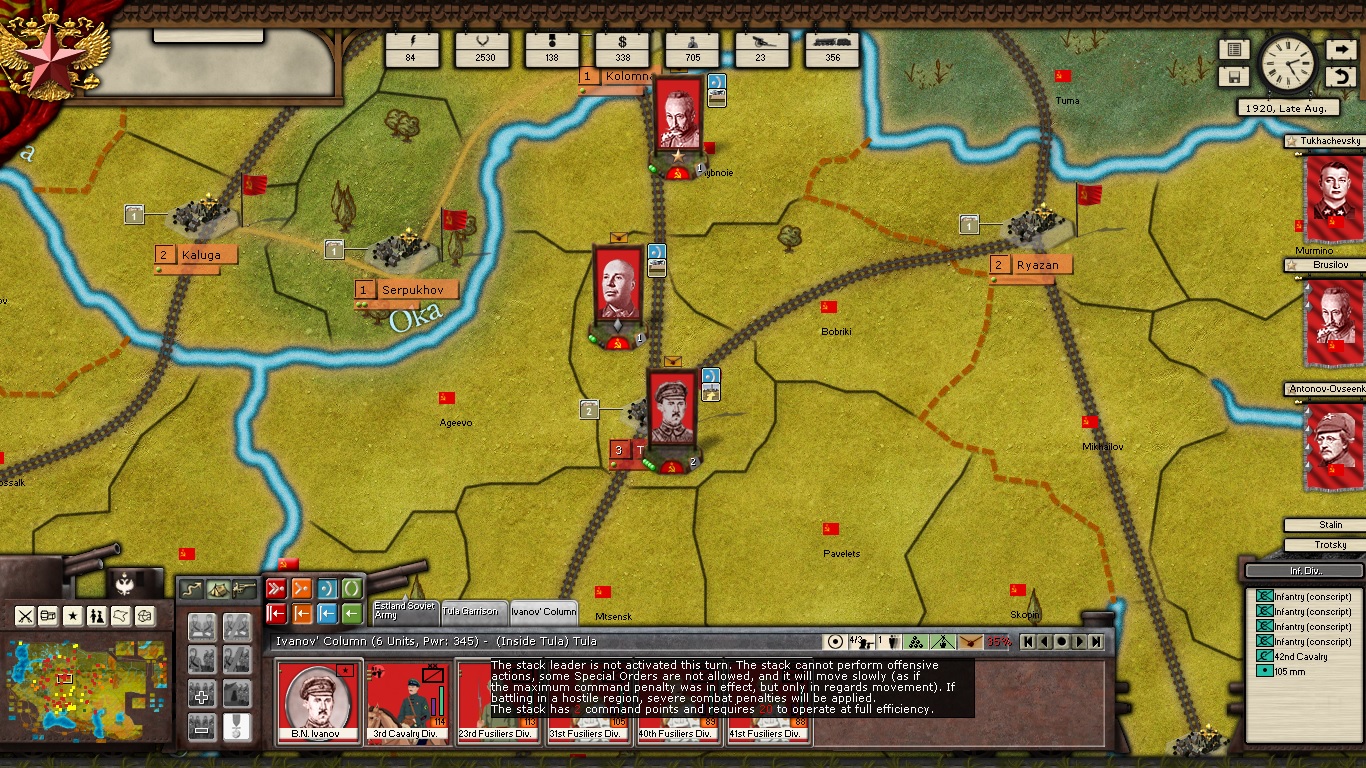Choose the 3rd Cavalry Div. unit card
Viewport: 1366px width, 768px height.
point(410,702)
